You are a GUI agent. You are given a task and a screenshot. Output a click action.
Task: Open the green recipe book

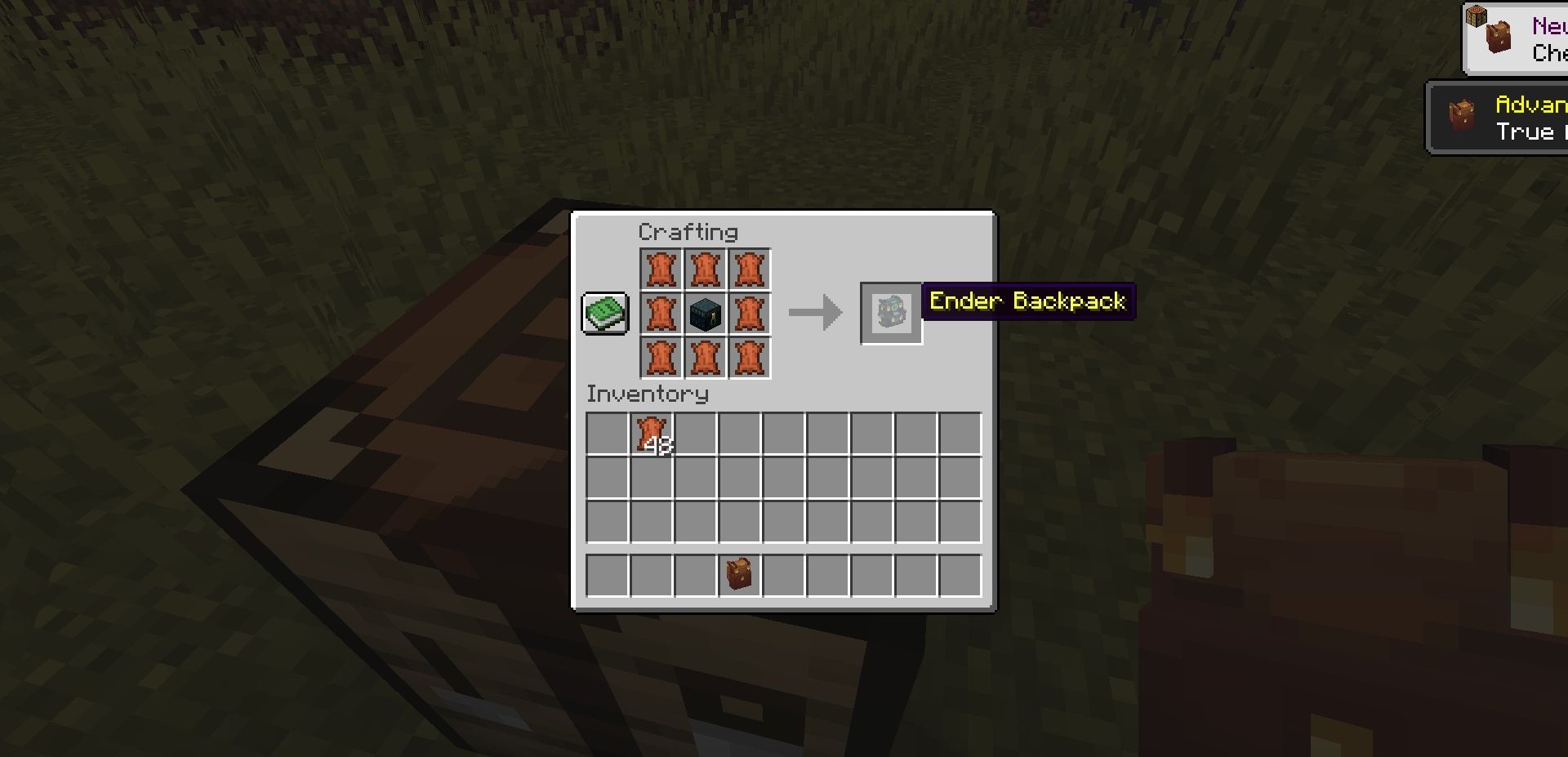(605, 313)
